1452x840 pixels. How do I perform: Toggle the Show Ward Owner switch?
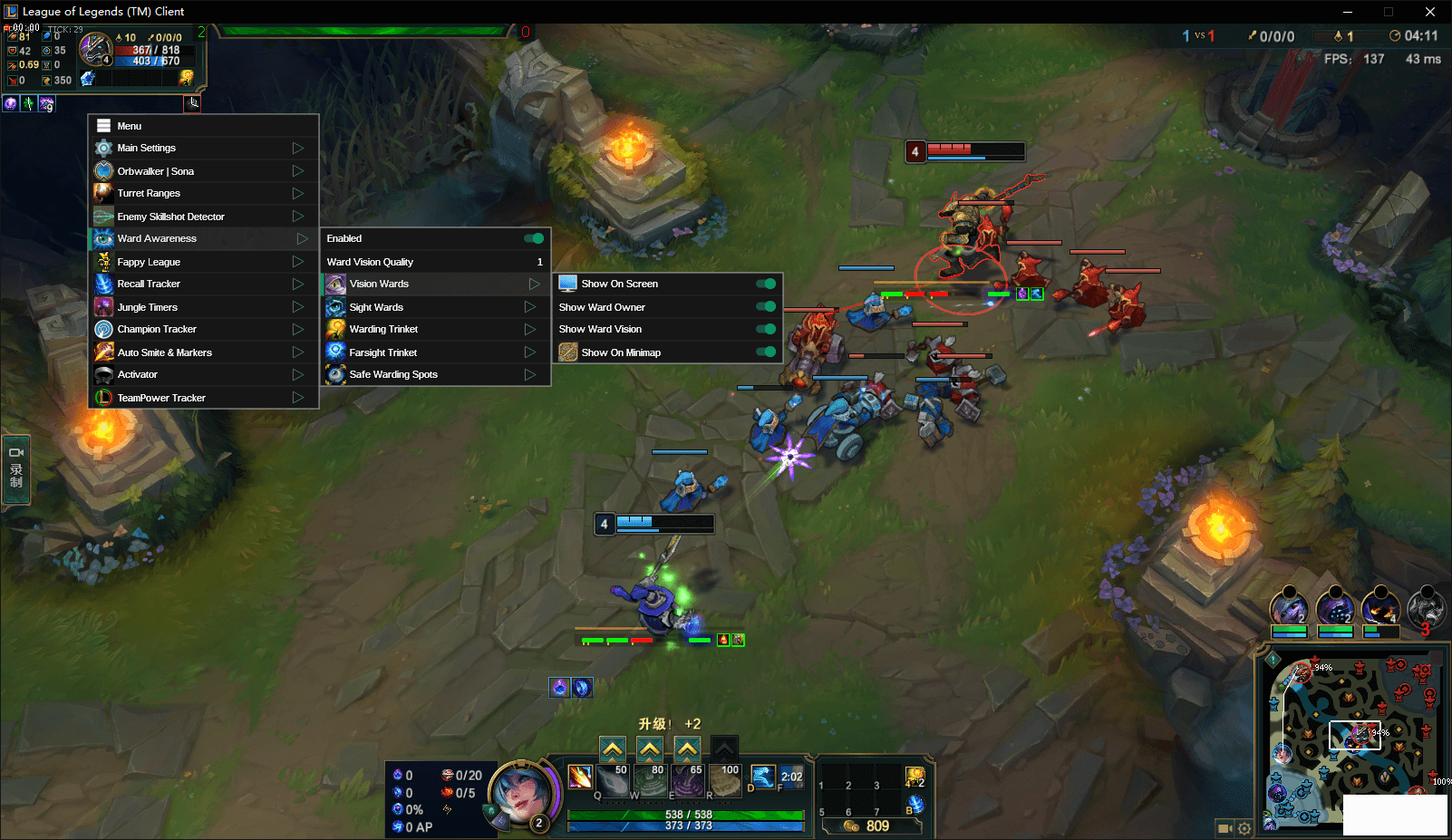click(x=766, y=307)
